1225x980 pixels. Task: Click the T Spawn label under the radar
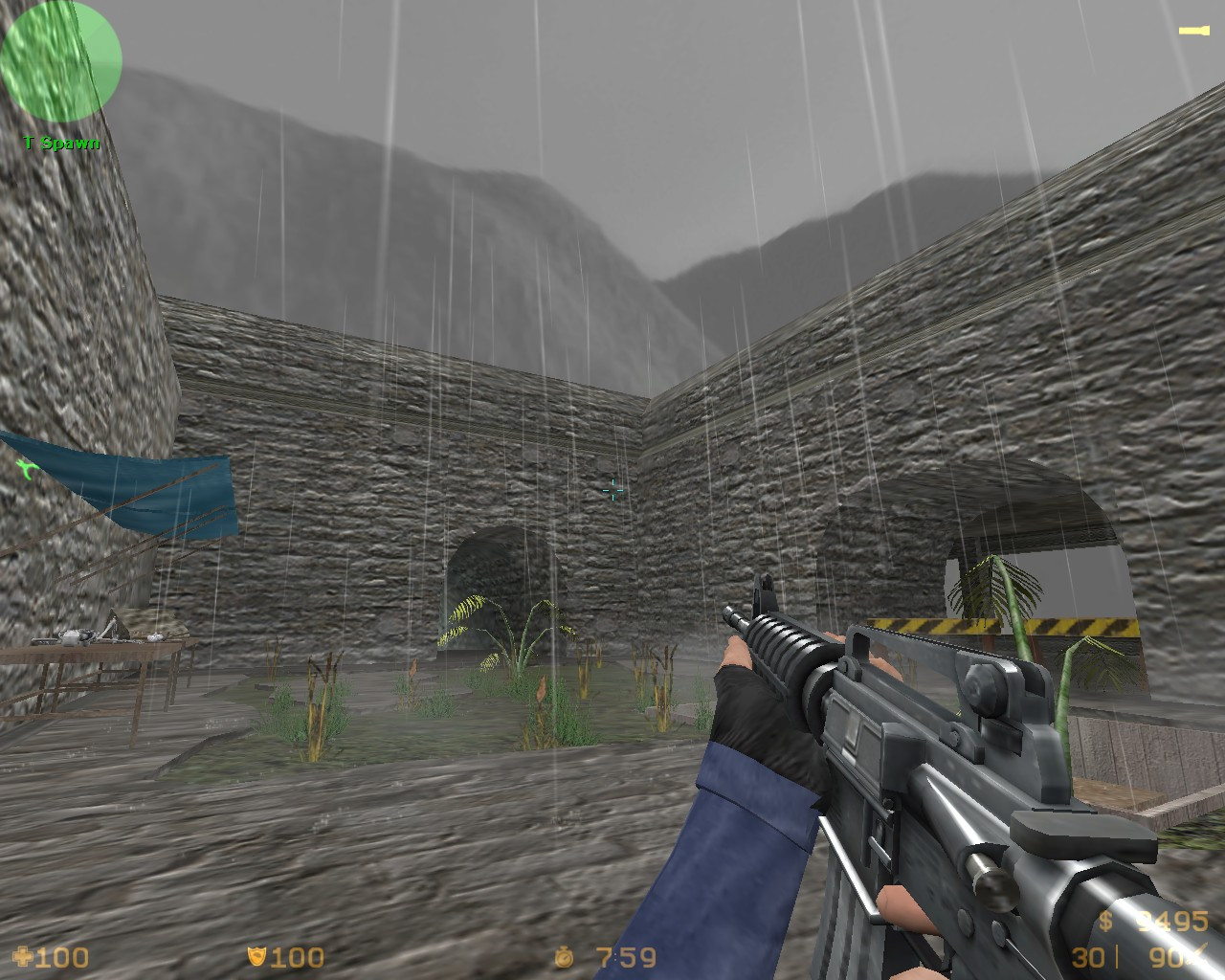click(61, 141)
